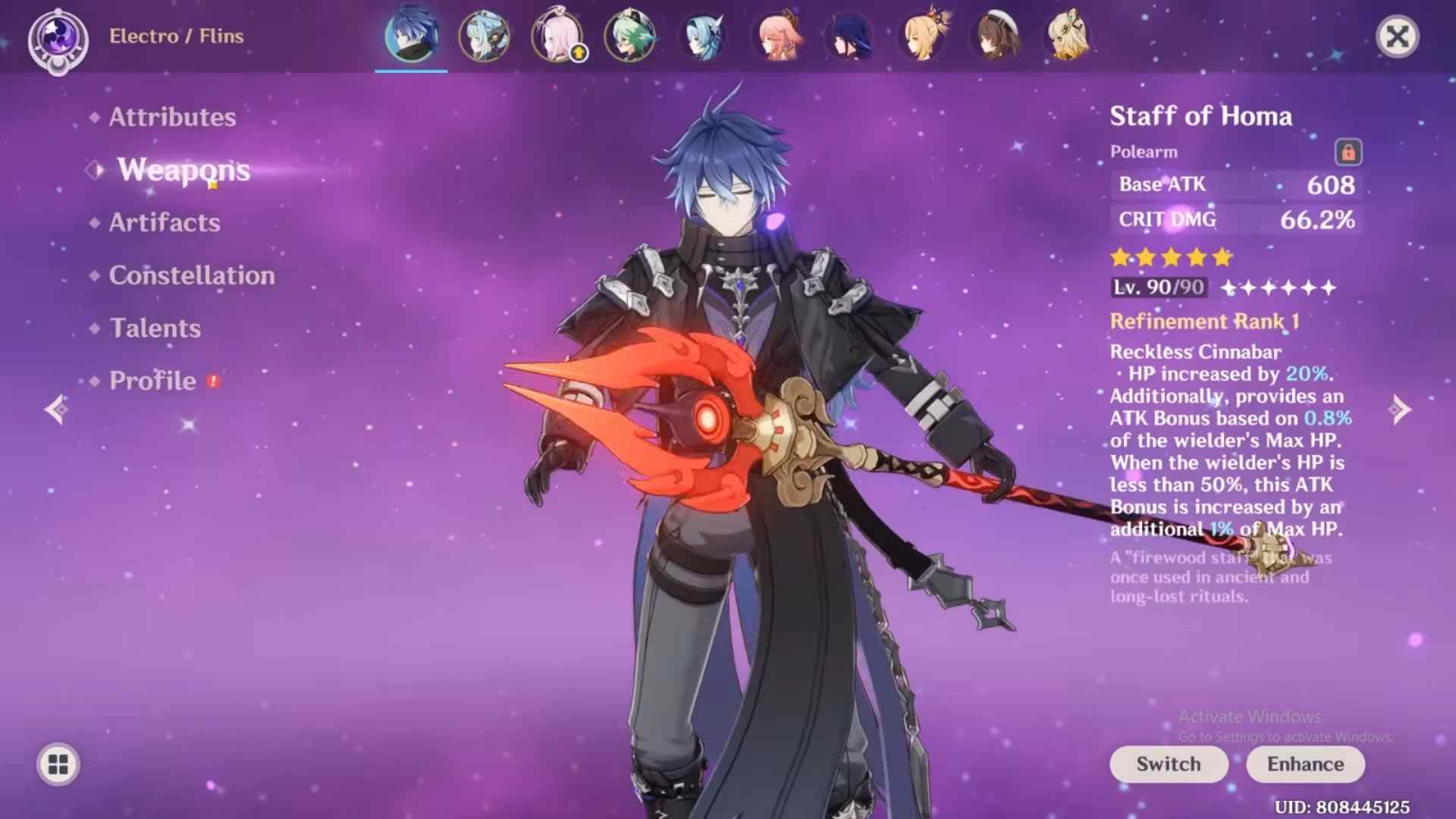Select the blonde character portrait at the far right
This screenshot has width=1456, height=819.
1069,36
